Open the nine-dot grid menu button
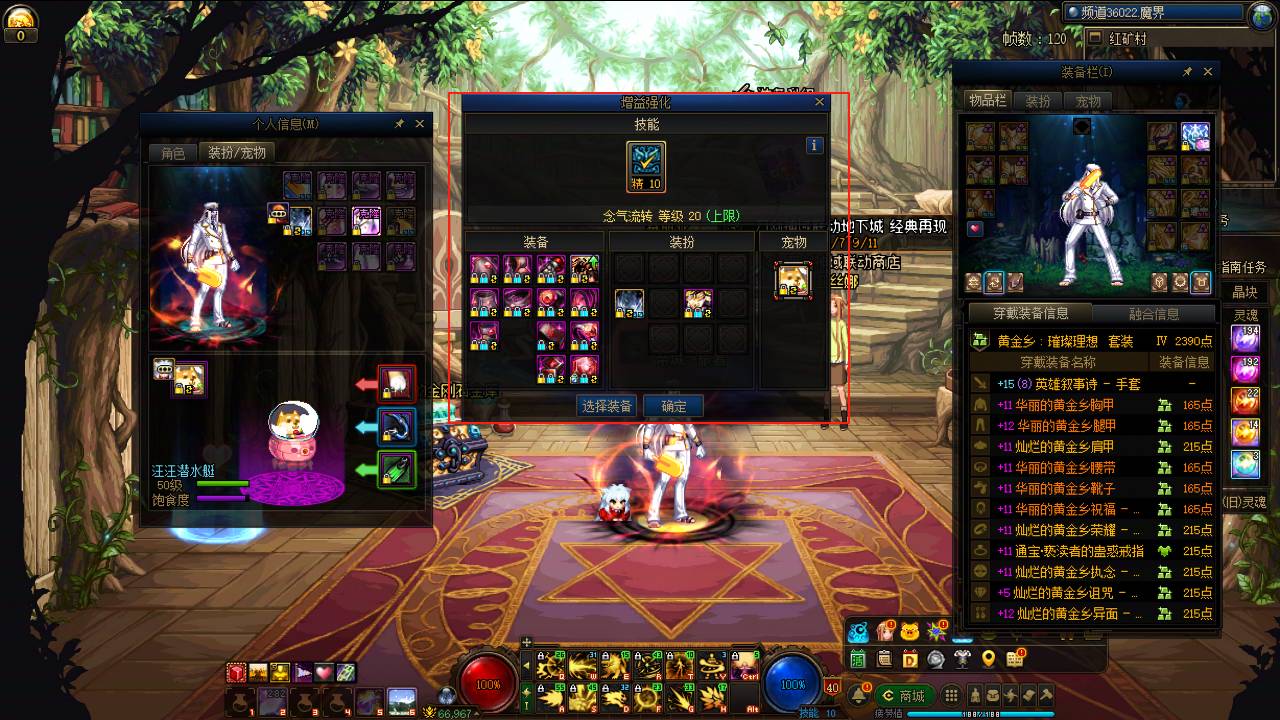This screenshot has width=1280, height=720. (x=952, y=696)
